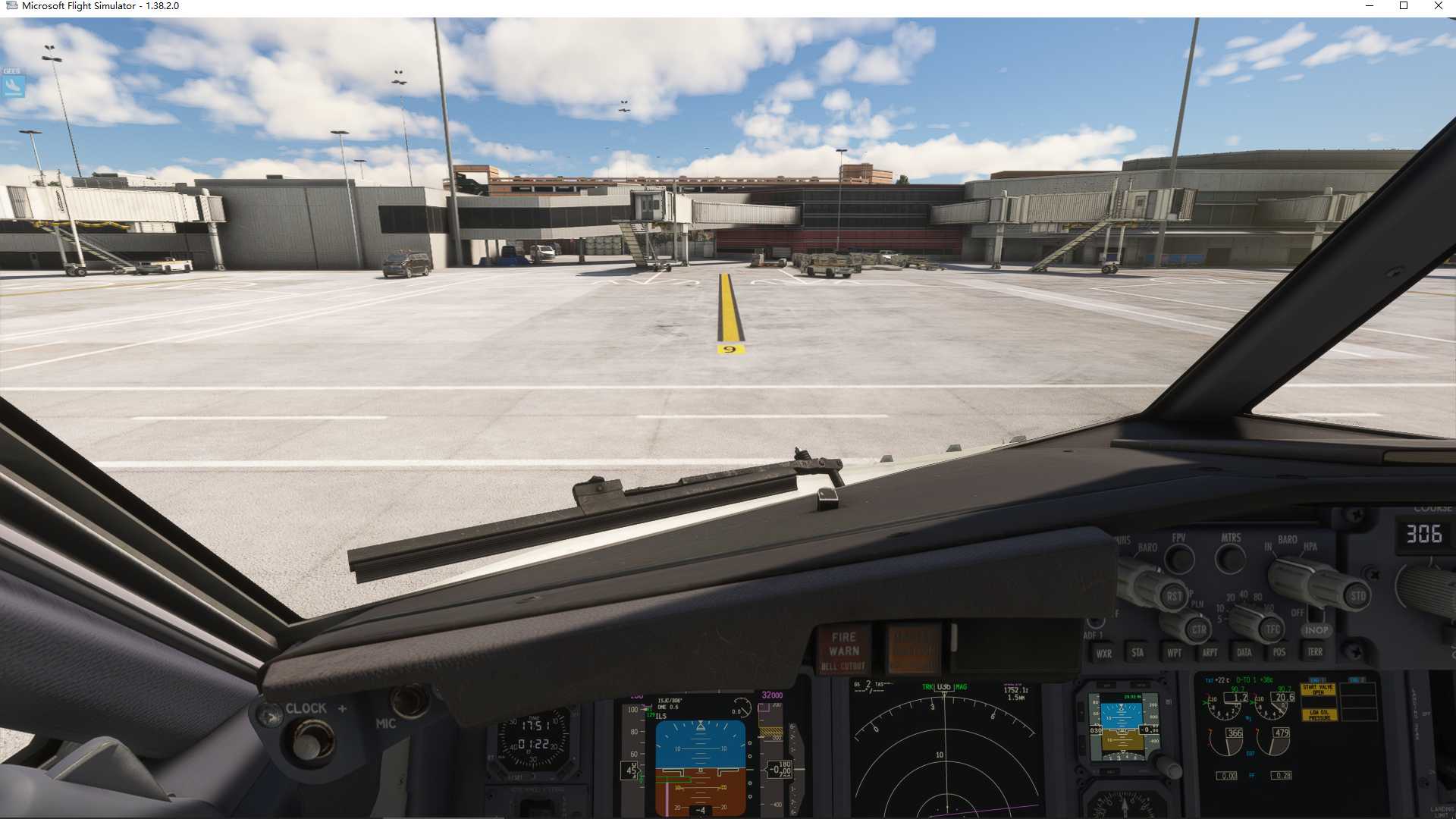
Task: Click the FIRE WARN bell cutout light
Action: tap(844, 650)
